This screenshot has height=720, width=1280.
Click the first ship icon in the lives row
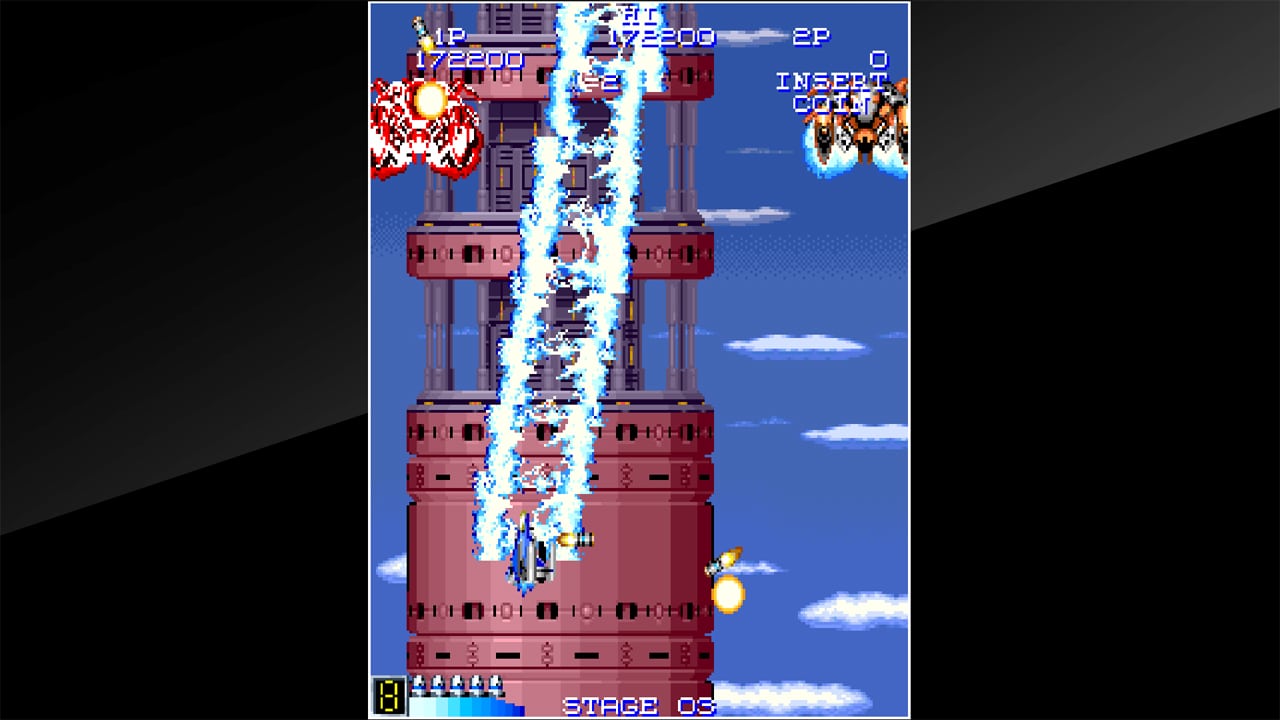click(417, 683)
